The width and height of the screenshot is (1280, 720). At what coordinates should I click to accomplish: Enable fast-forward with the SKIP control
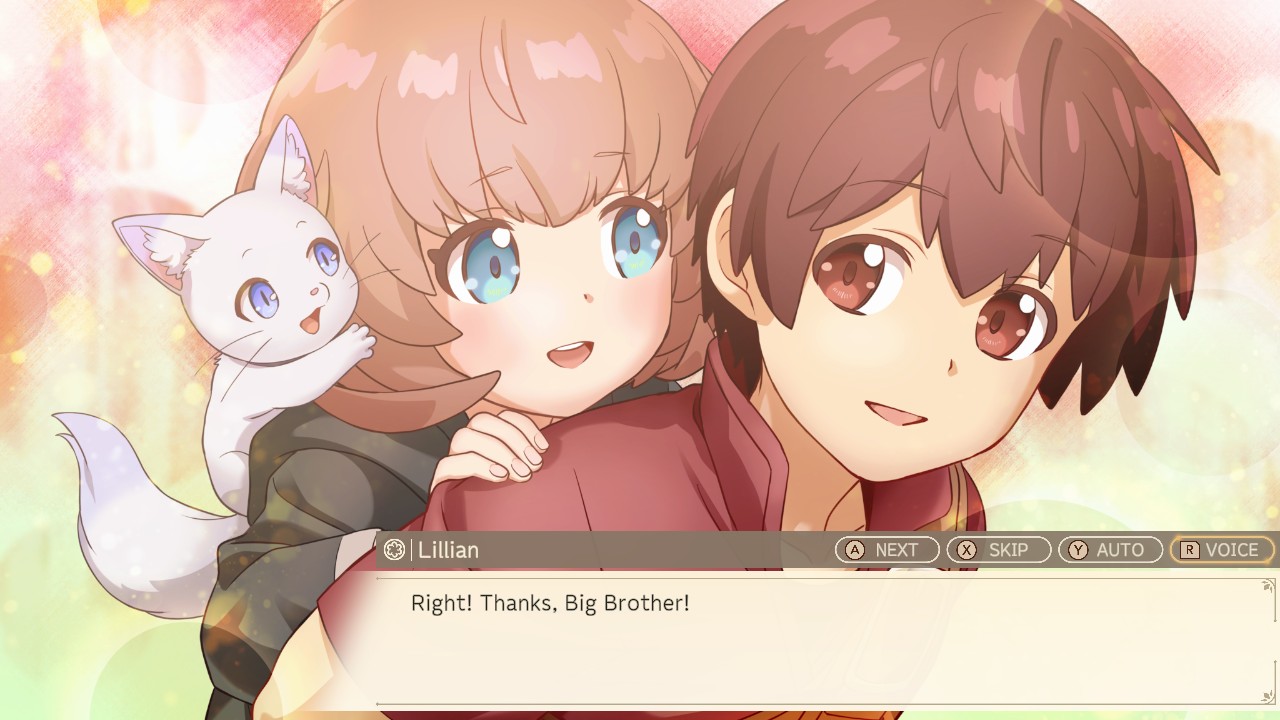998,549
